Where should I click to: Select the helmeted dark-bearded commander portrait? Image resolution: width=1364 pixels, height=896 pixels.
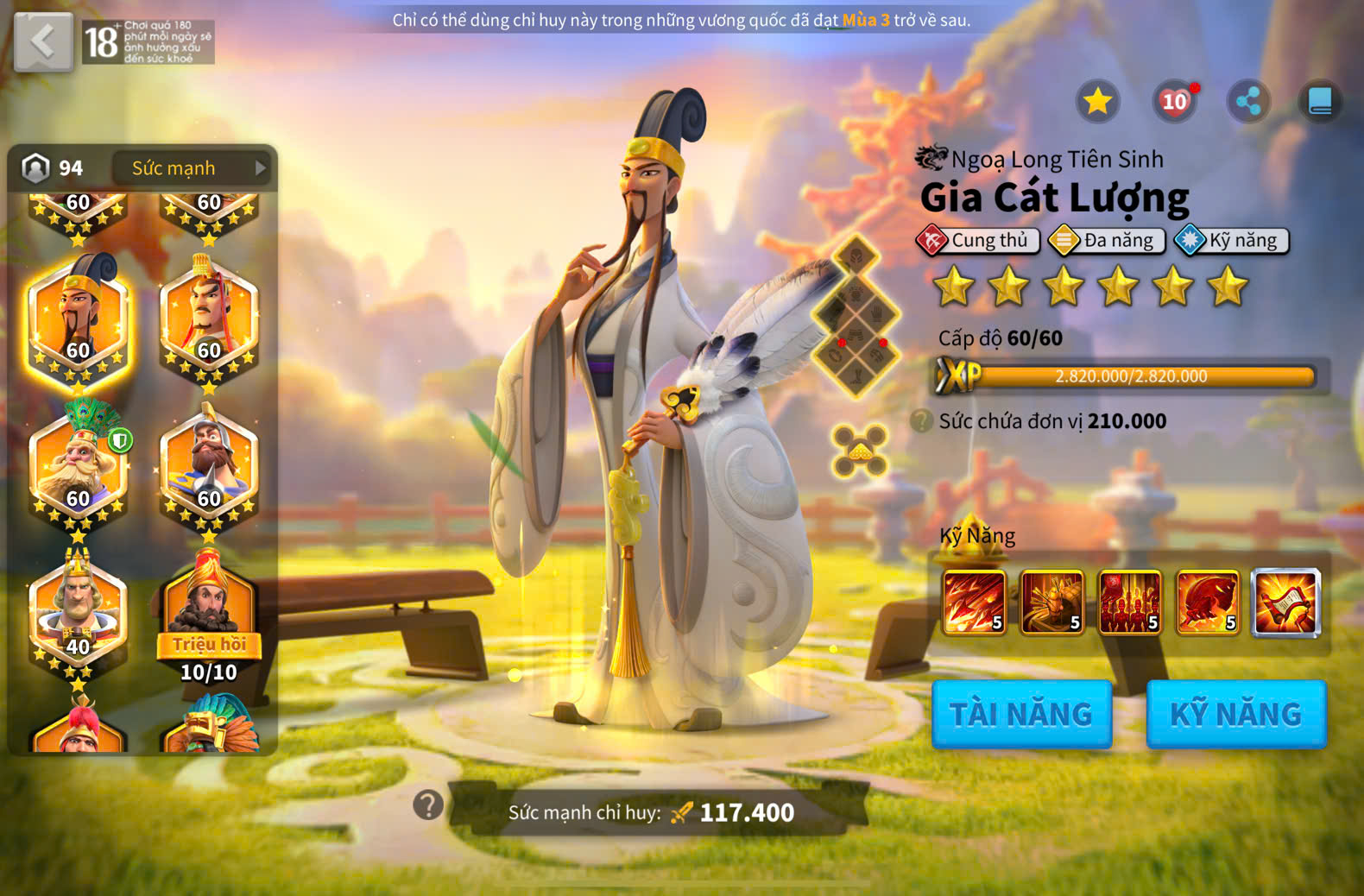[209, 466]
